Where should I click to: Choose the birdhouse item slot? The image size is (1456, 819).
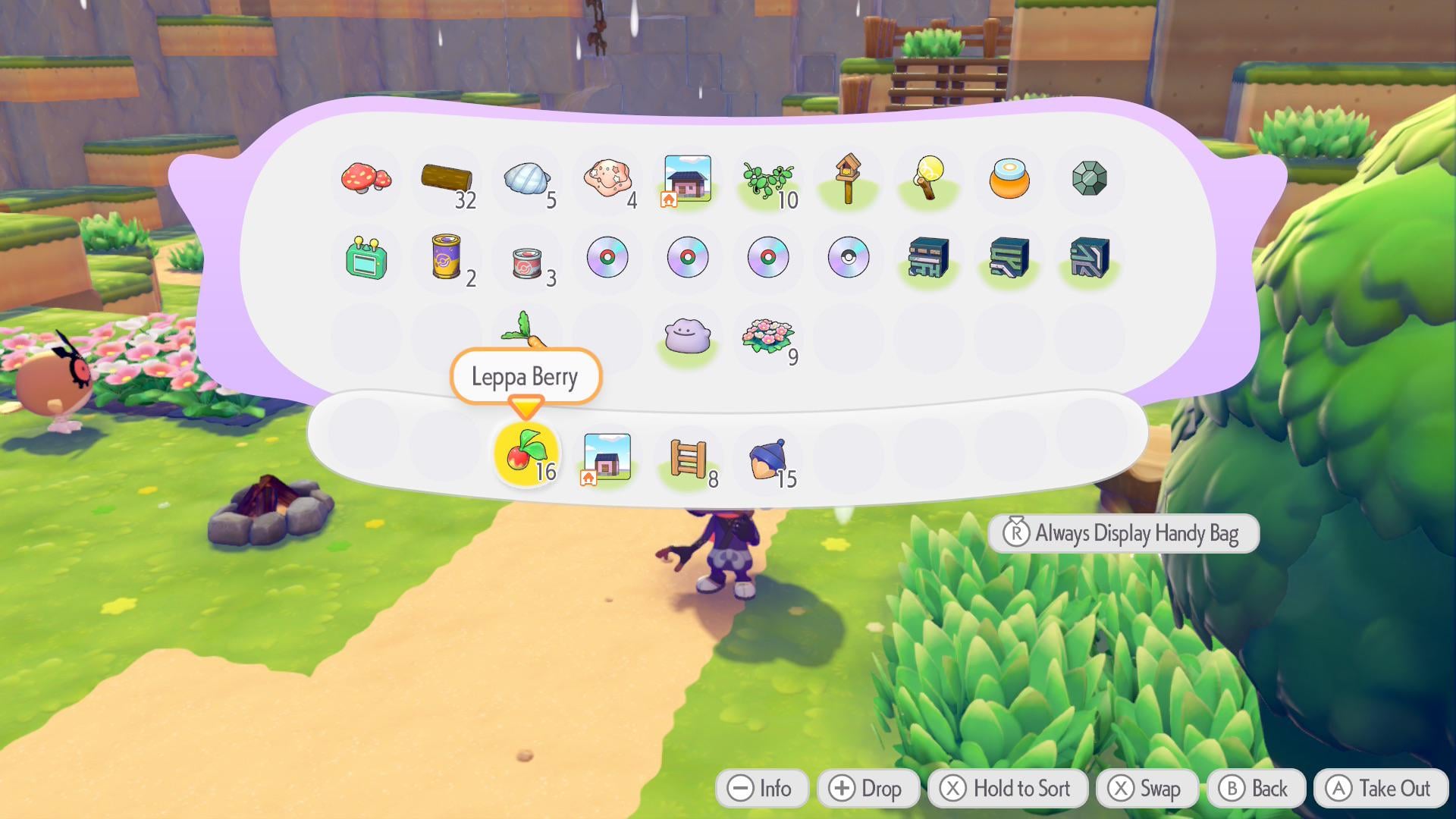[848, 179]
